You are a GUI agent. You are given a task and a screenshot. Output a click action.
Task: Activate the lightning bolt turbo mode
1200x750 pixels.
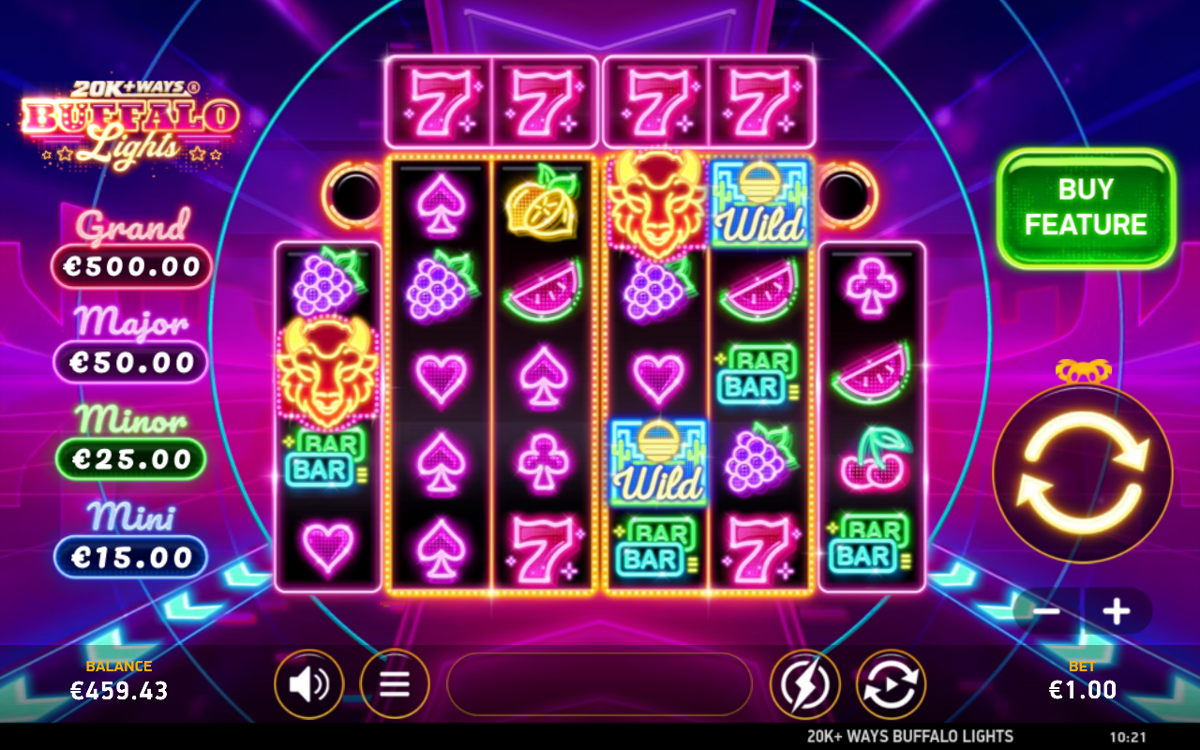[804, 684]
